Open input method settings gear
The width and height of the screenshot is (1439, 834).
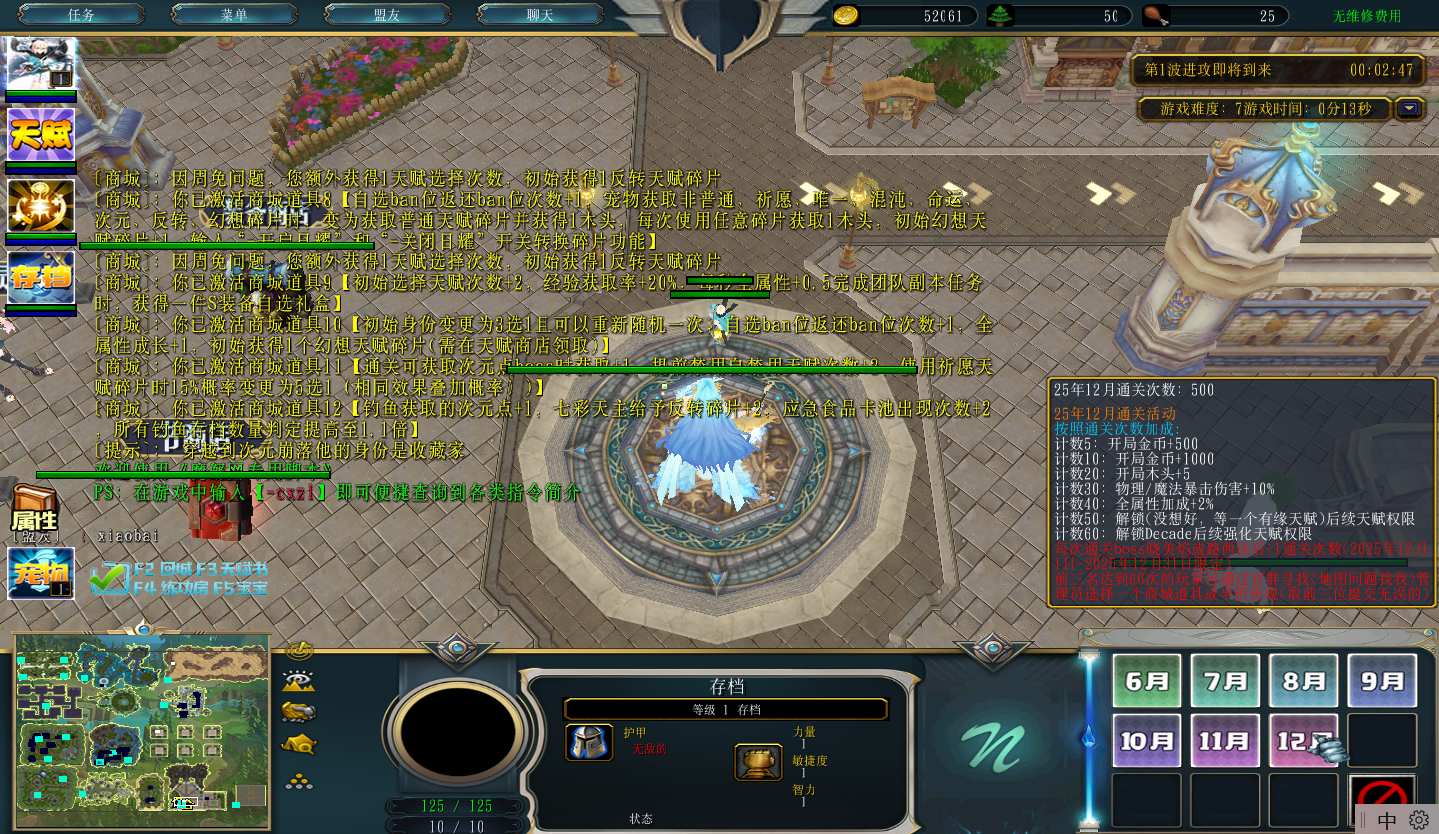point(1419,820)
